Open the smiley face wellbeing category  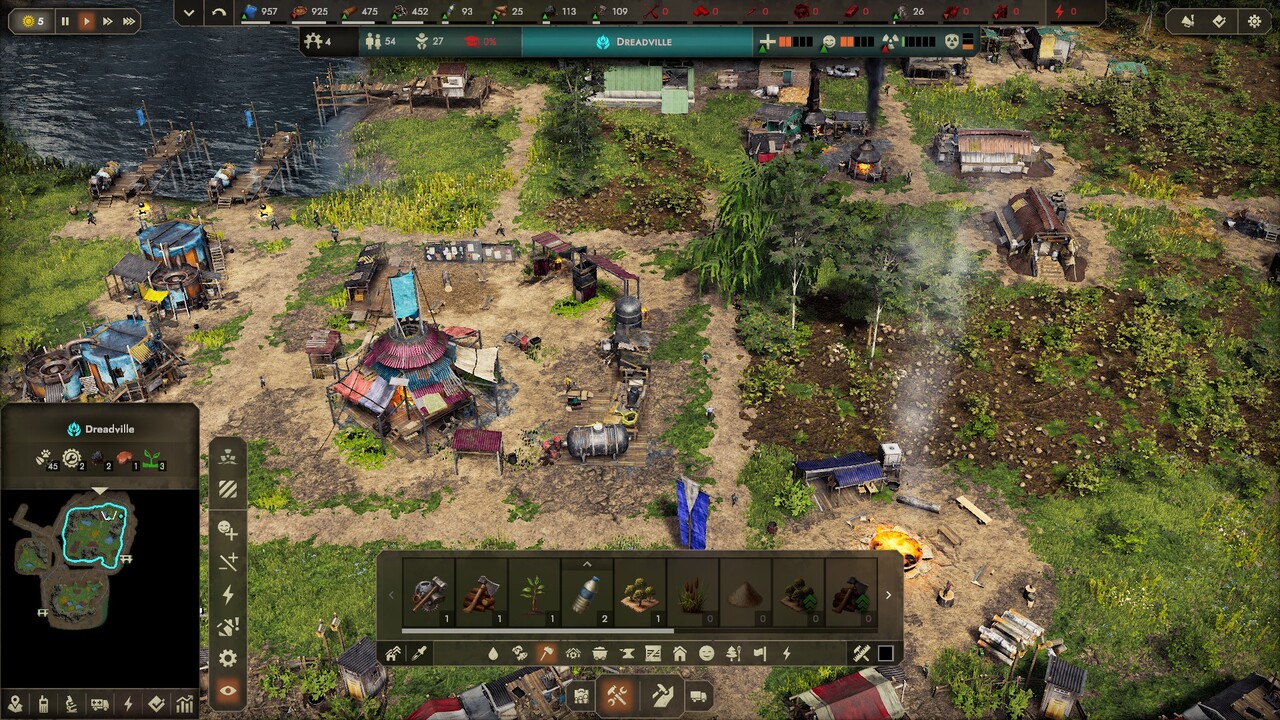click(707, 653)
